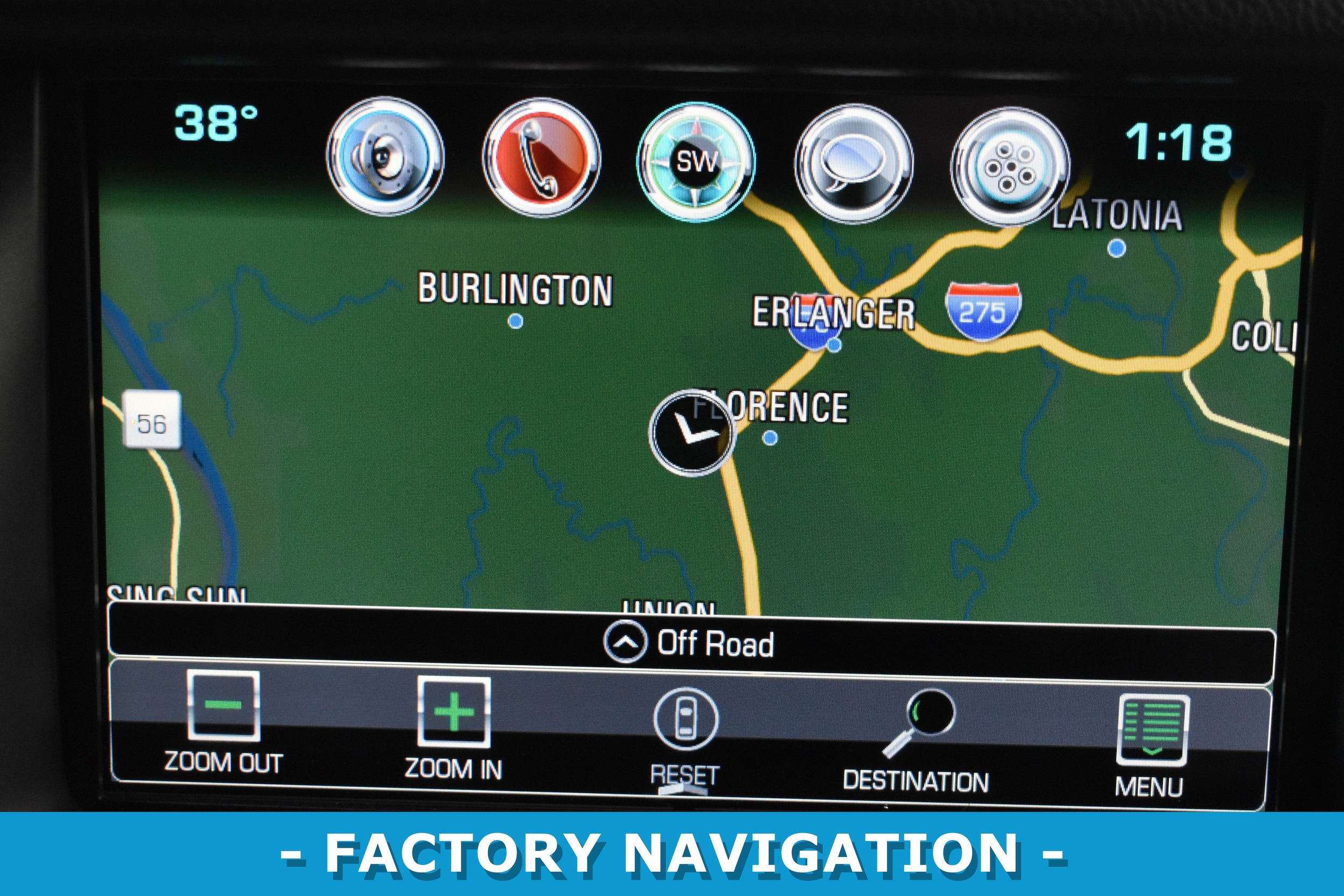1344x896 pixels.
Task: Select the SW compass navigation icon
Action: (696, 162)
